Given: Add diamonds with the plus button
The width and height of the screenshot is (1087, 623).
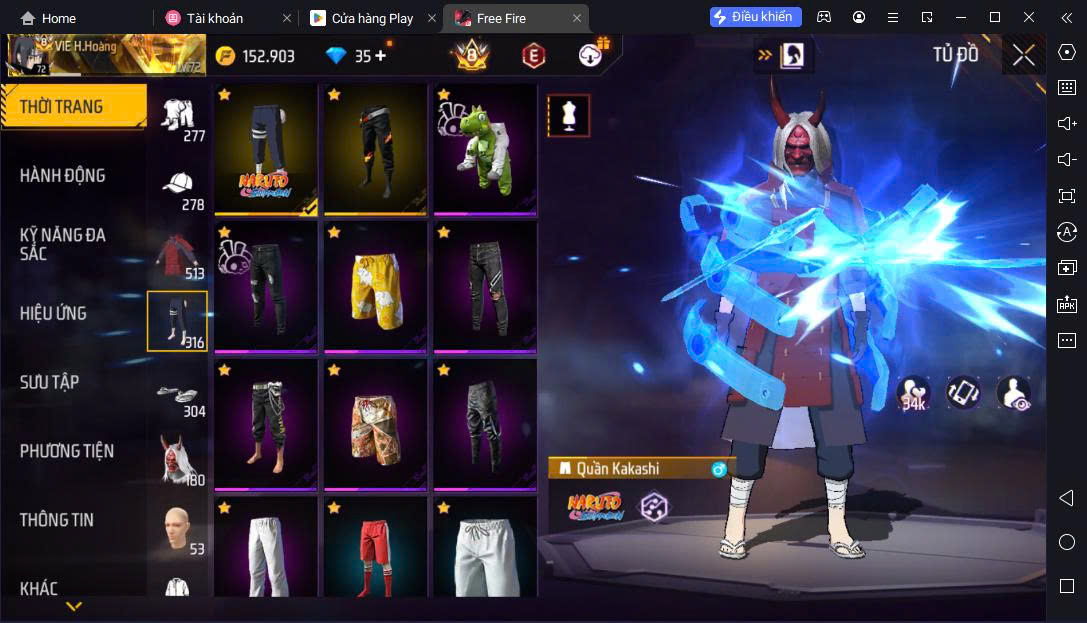Looking at the screenshot, I should (x=380, y=56).
